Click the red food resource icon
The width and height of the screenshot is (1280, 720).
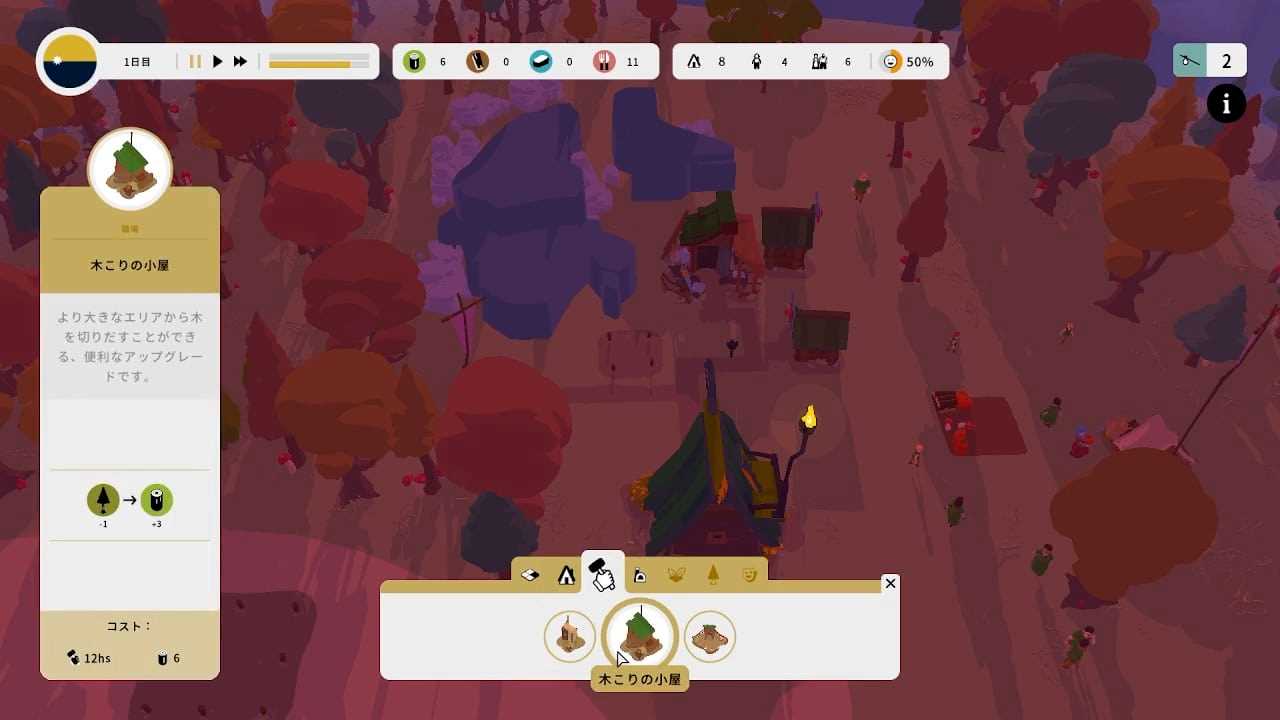tap(604, 62)
